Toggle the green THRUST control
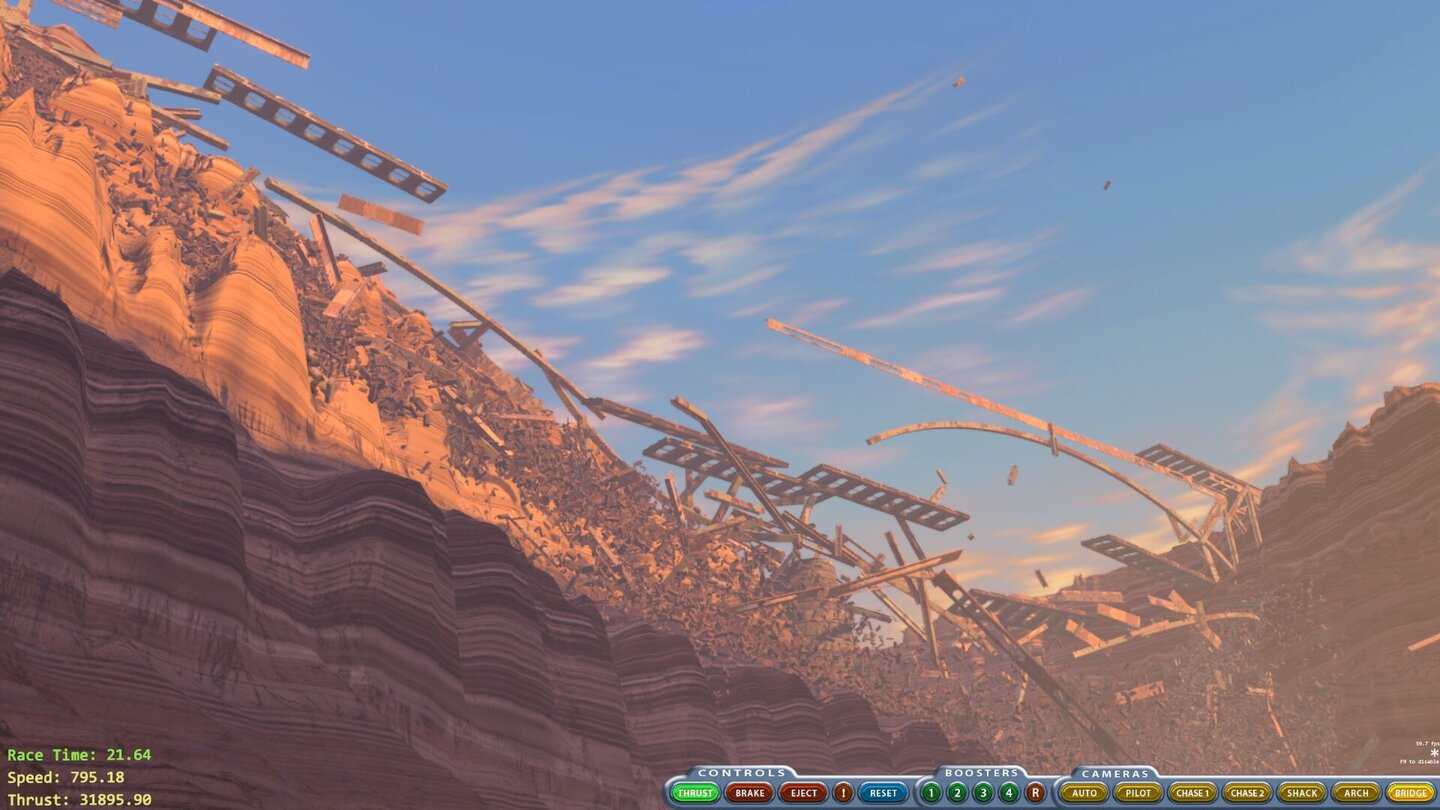 [x=696, y=793]
